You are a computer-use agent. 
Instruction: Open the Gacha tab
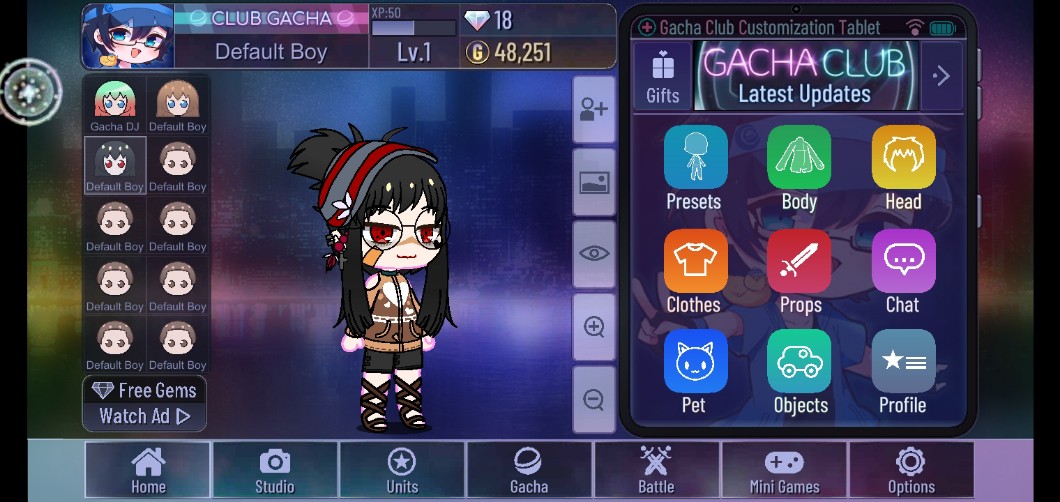[x=529, y=470]
